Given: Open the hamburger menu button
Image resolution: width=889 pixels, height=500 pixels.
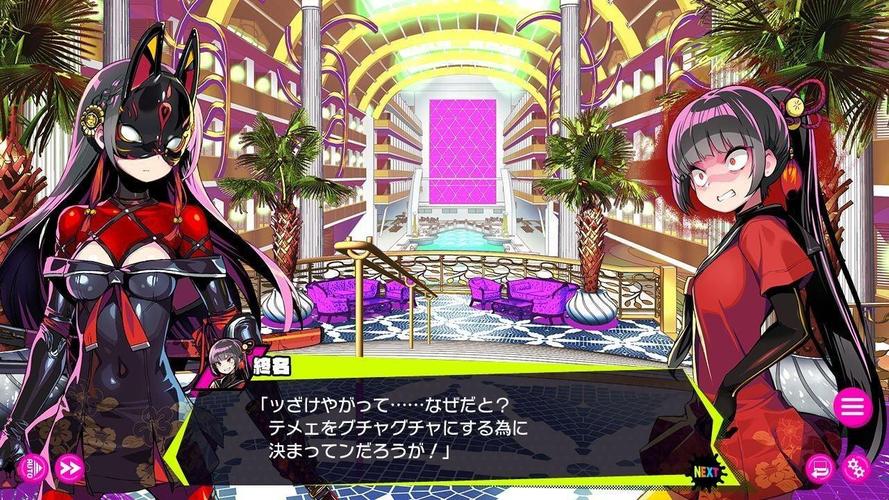Looking at the screenshot, I should coord(852,406).
